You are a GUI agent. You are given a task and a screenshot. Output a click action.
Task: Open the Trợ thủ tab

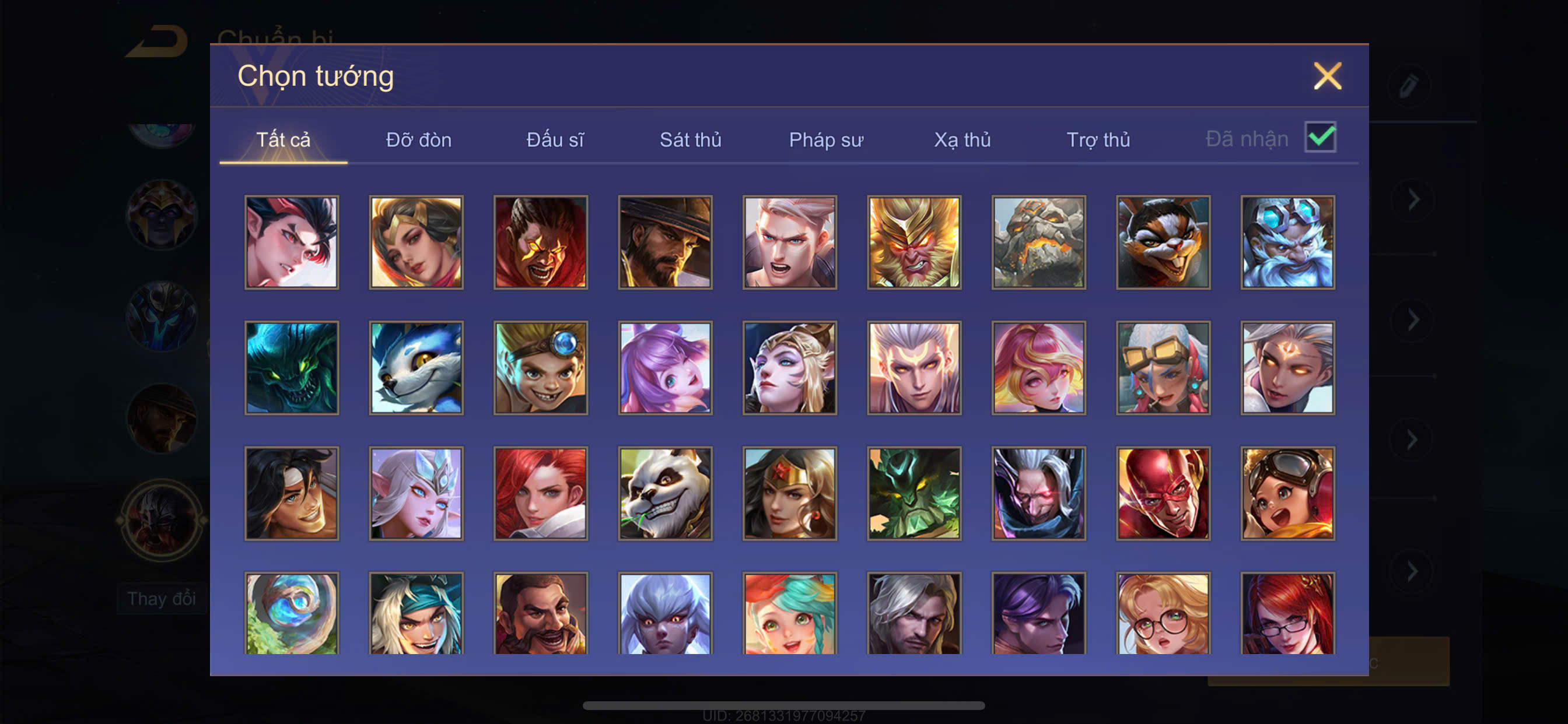coord(1098,140)
